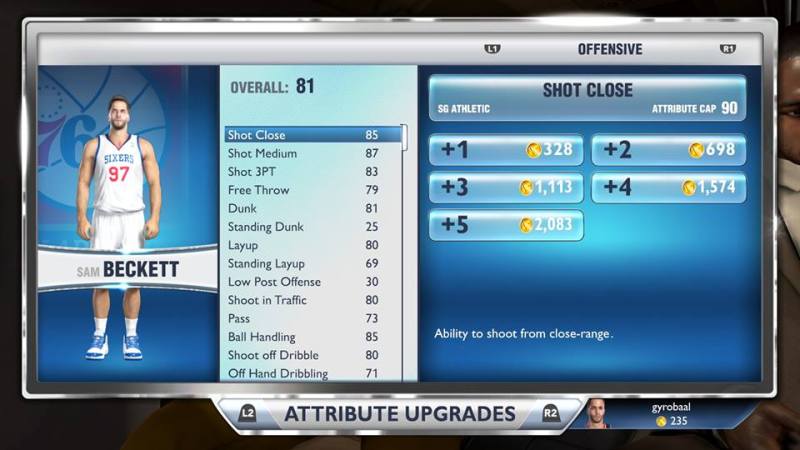Click the attribute list scrollbar

(x=405, y=138)
